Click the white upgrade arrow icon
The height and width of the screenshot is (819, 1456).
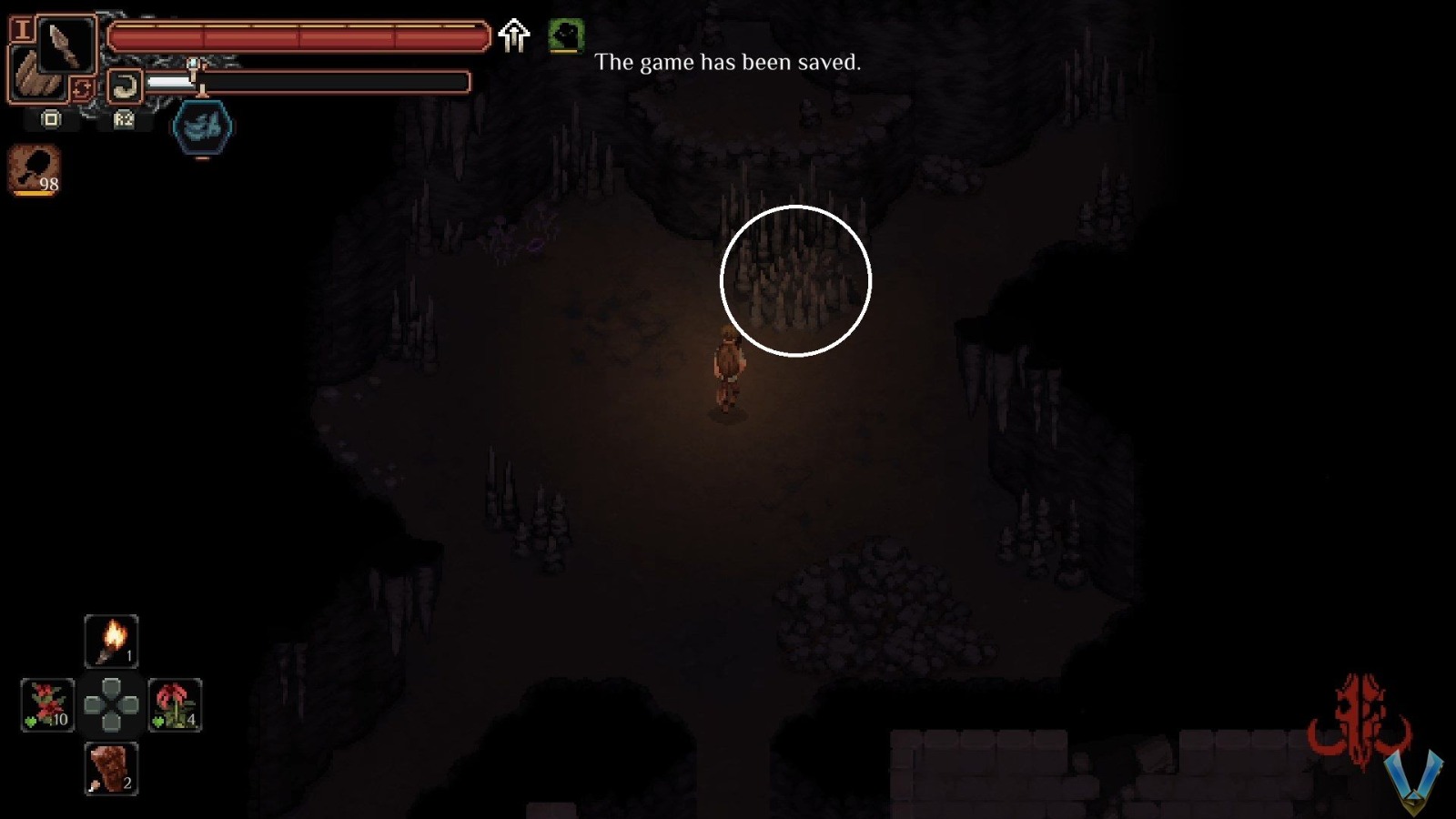point(514,35)
